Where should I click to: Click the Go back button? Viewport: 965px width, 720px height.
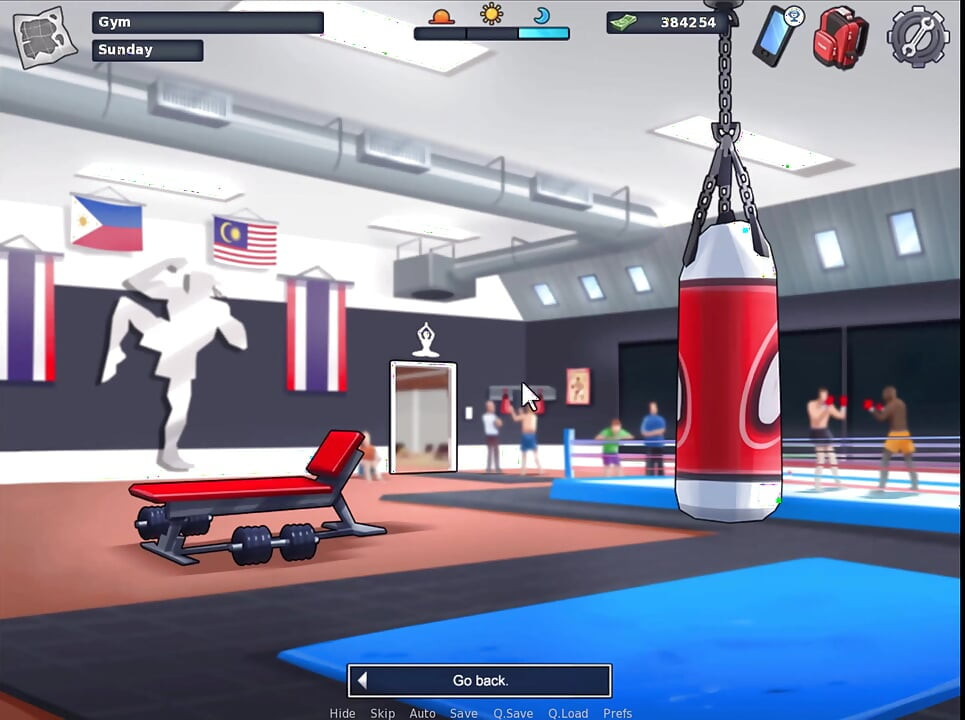pos(480,681)
